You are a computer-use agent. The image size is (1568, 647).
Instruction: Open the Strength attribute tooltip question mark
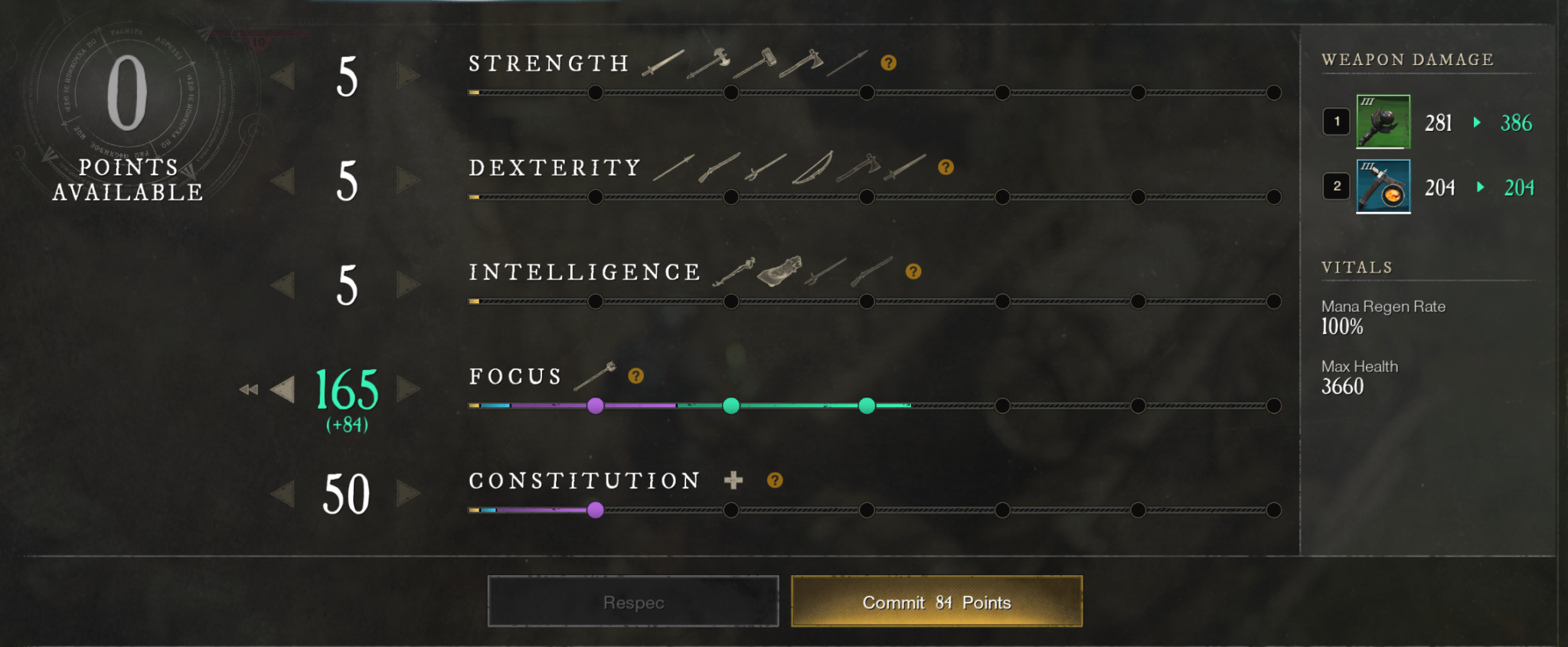(x=888, y=63)
